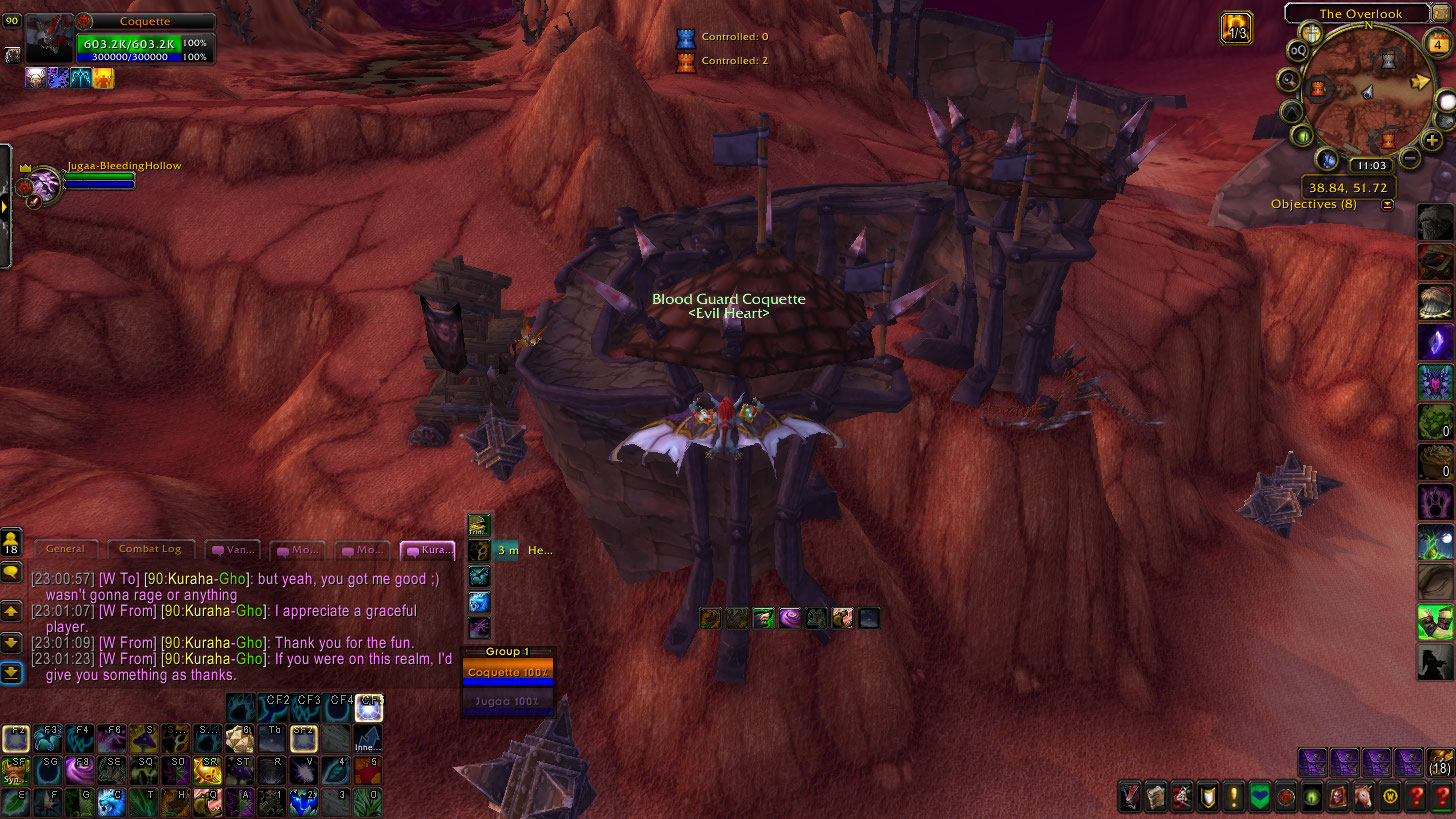
Task: Open the social friends button showing 18
Action: tap(12, 544)
